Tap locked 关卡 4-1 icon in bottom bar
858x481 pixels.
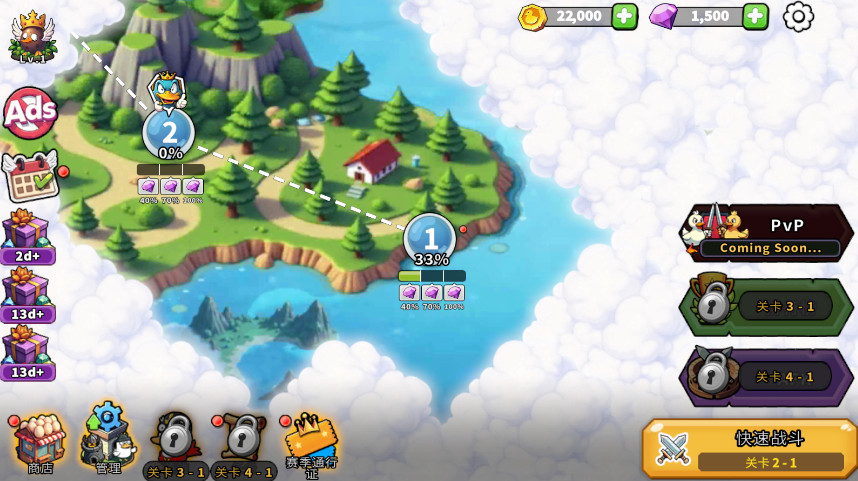[243, 444]
